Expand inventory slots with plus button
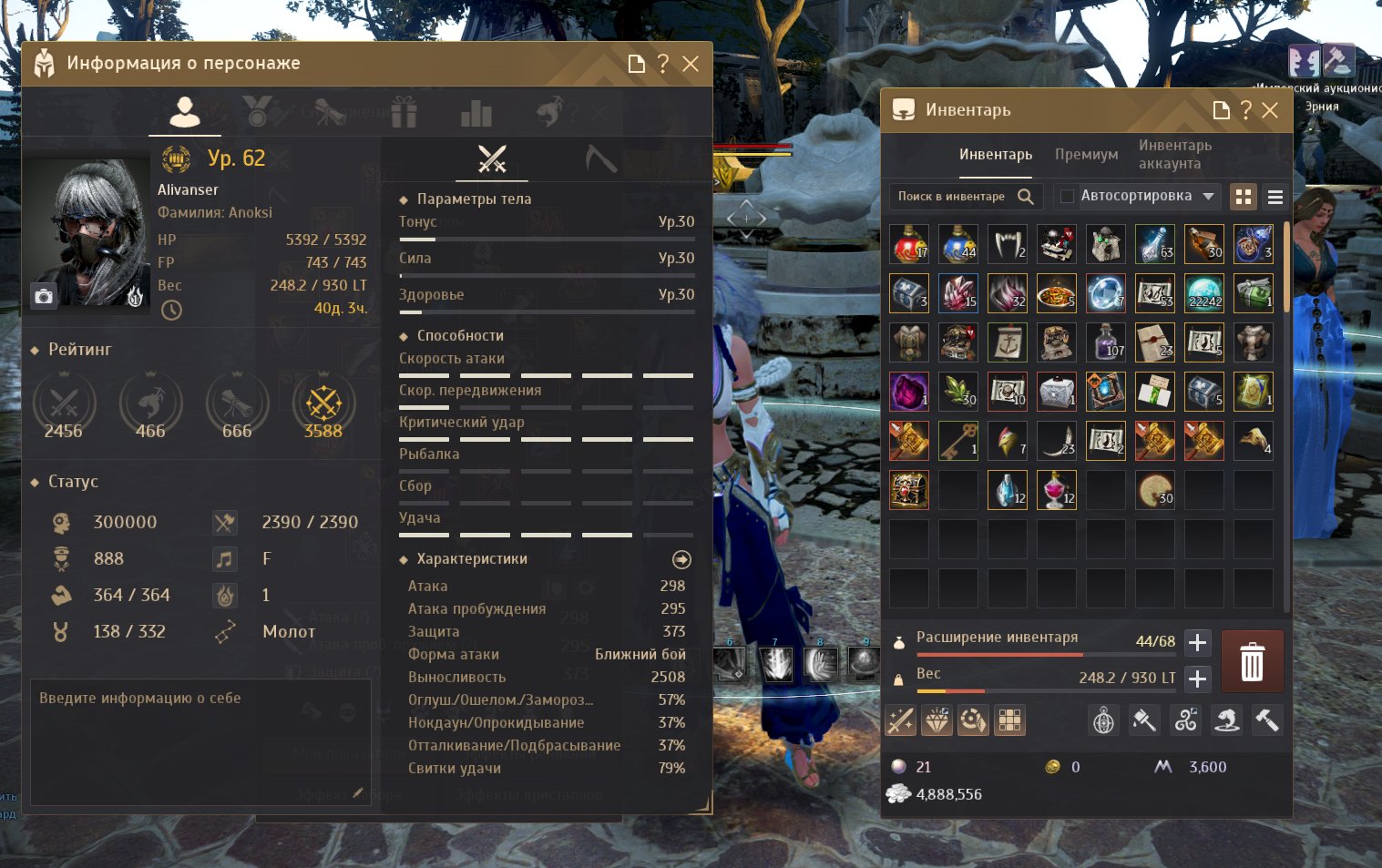Screen dimensions: 1382x868 coord(1197,642)
